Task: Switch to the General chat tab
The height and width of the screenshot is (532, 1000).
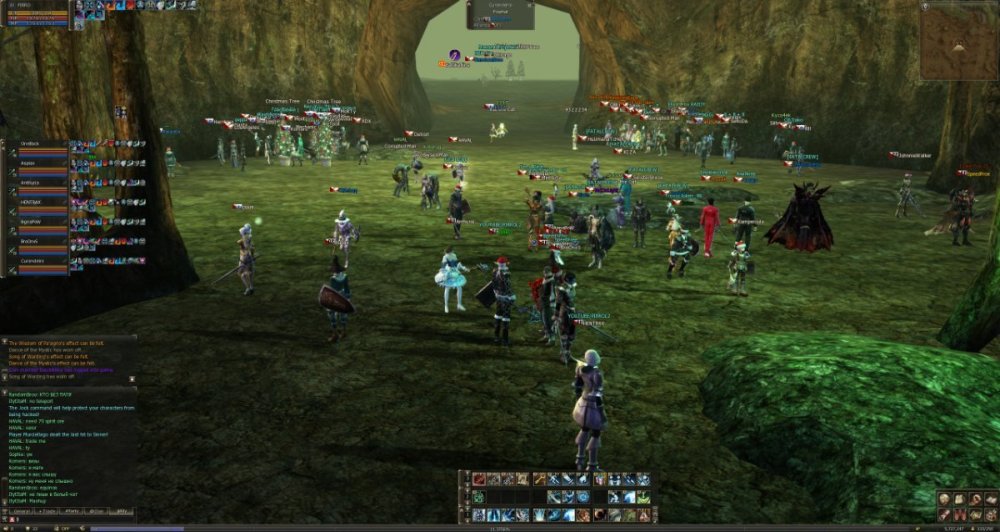Action: (x=19, y=511)
